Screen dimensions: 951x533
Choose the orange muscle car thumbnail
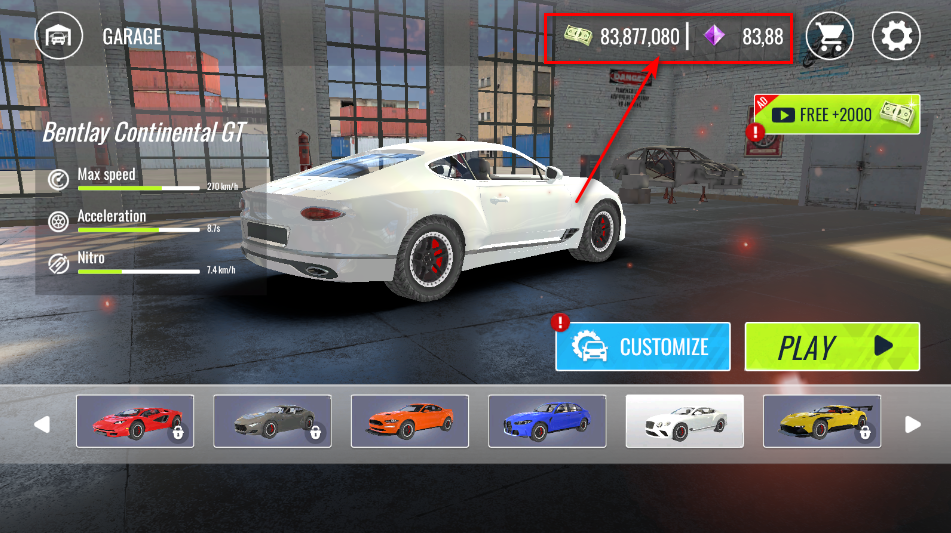410,421
